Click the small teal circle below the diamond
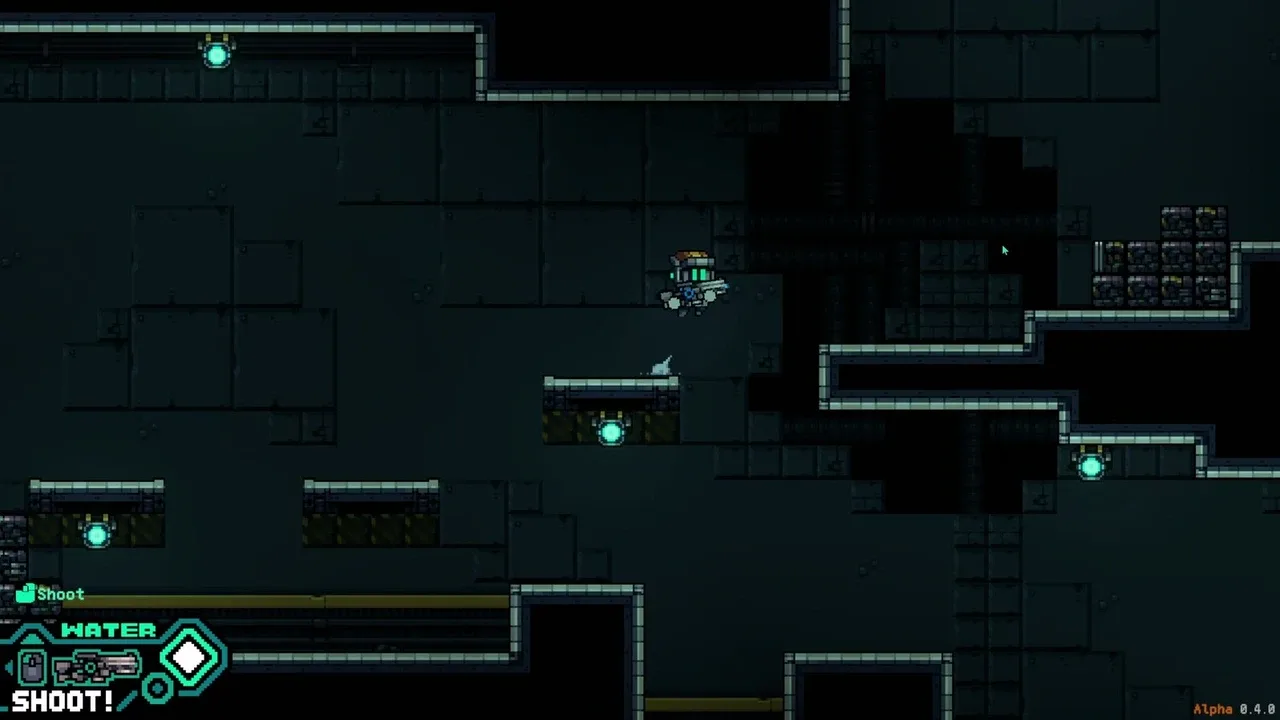The height and width of the screenshot is (720, 1280). [x=157, y=688]
